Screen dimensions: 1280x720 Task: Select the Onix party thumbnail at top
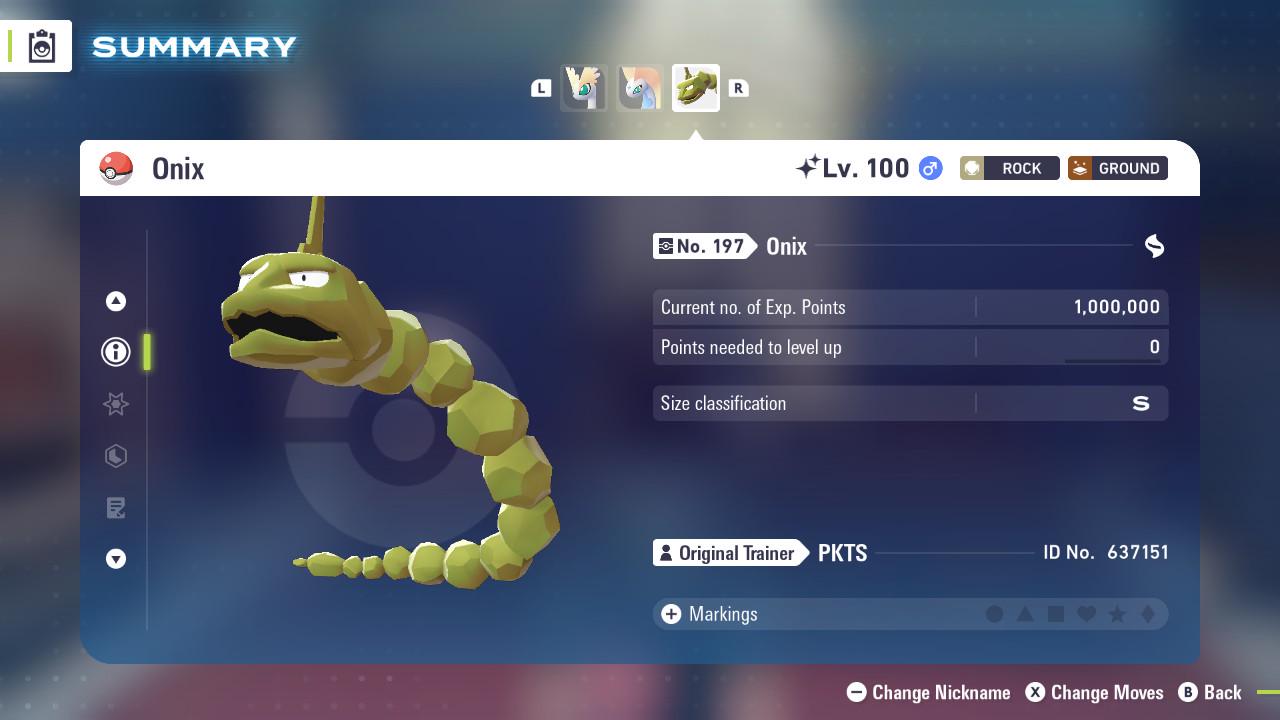tap(695, 88)
